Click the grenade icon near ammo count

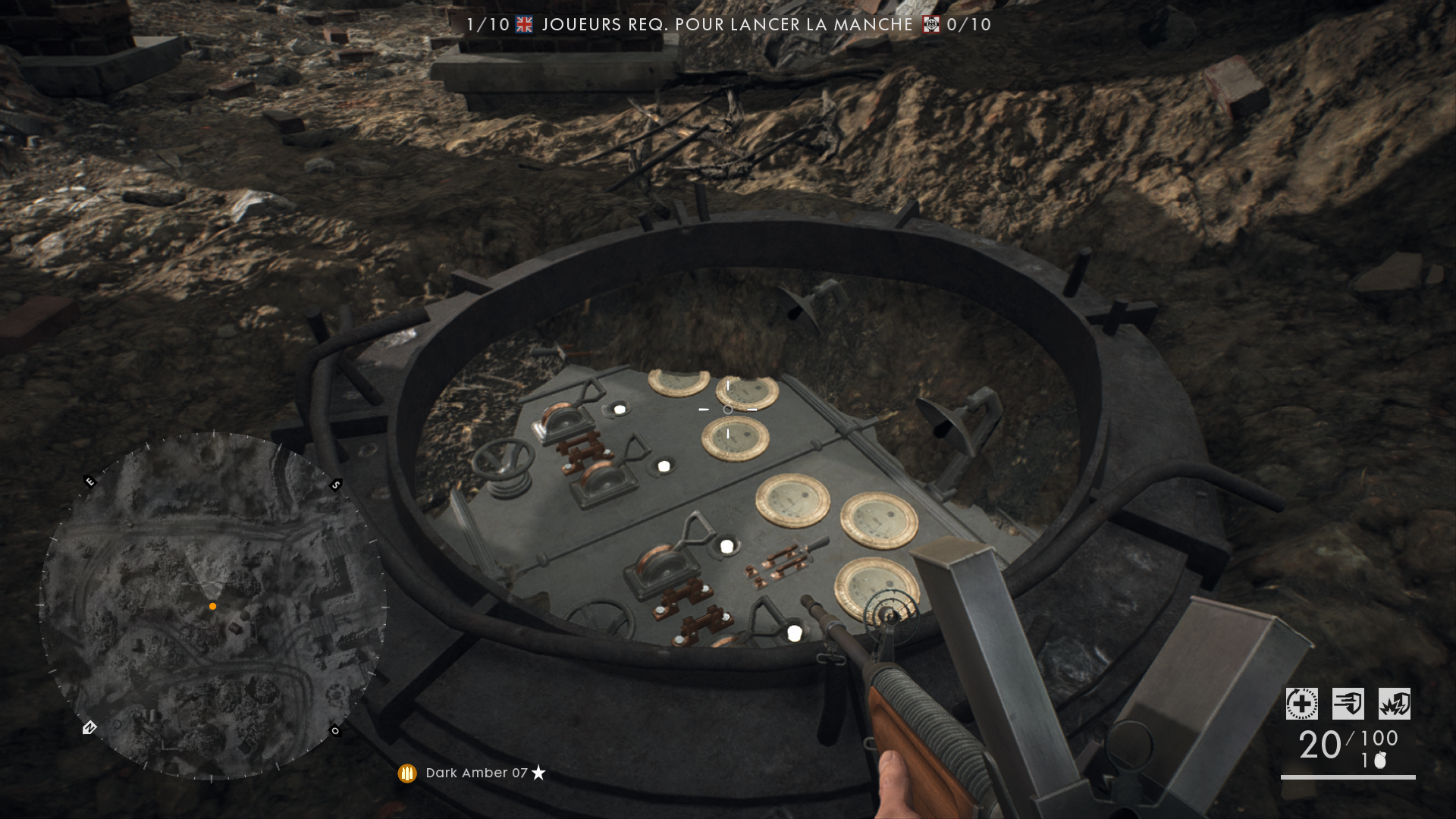(x=1380, y=760)
